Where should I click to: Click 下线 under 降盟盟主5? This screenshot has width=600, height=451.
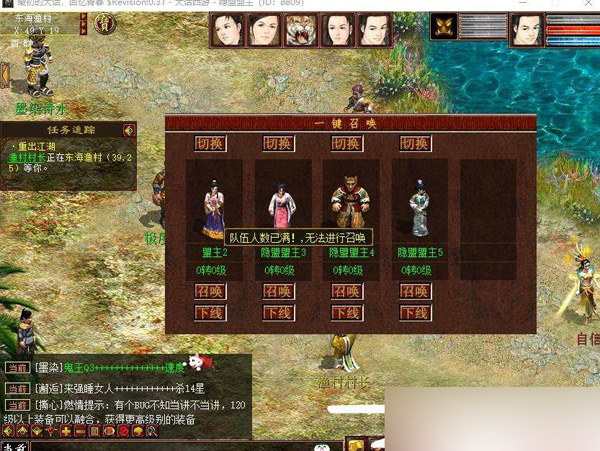point(415,312)
